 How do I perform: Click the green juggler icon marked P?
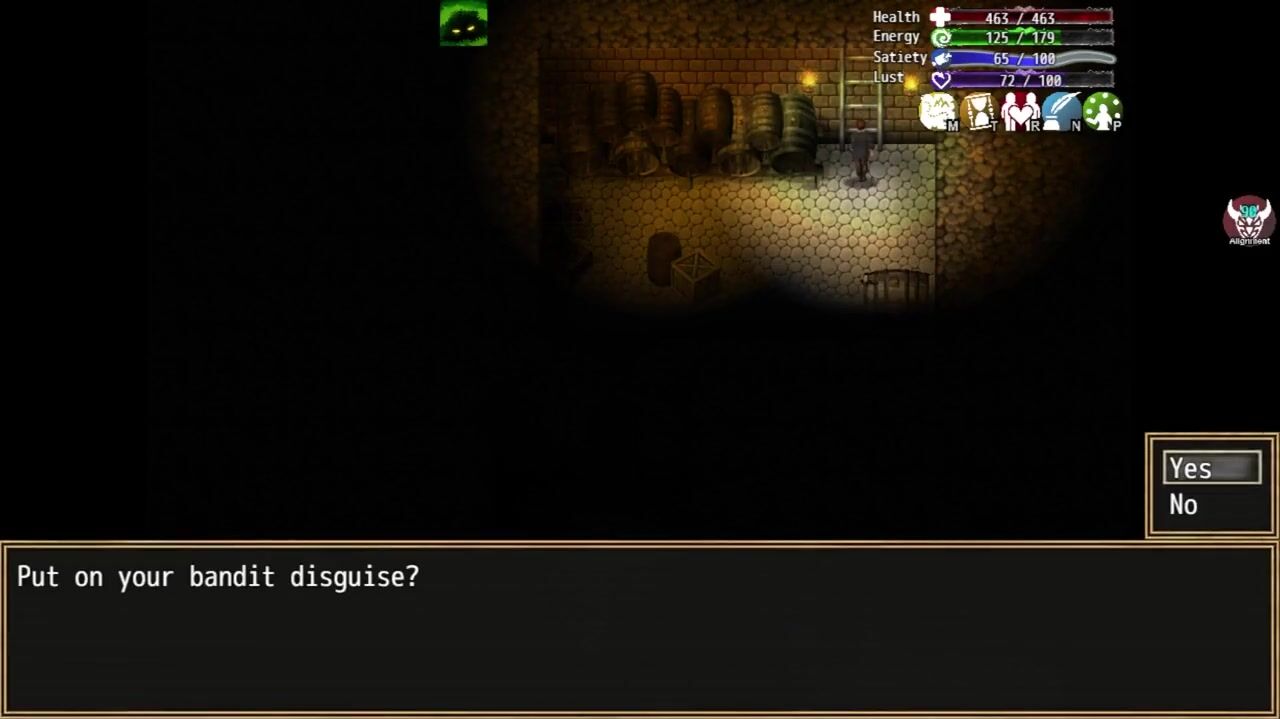click(1102, 111)
